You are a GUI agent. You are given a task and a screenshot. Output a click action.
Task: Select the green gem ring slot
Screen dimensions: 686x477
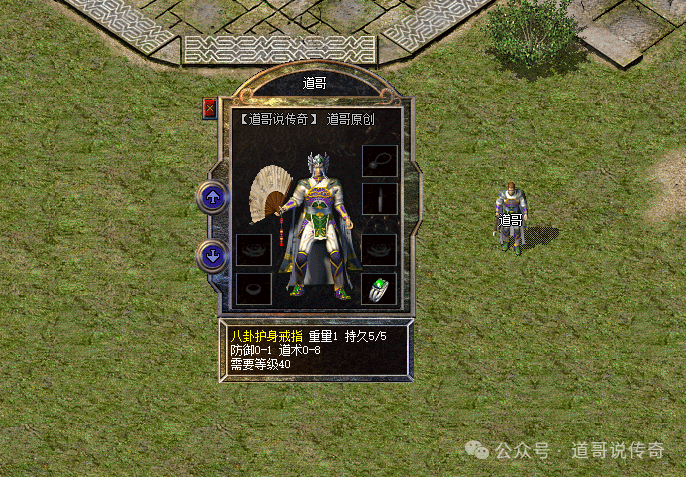379,290
